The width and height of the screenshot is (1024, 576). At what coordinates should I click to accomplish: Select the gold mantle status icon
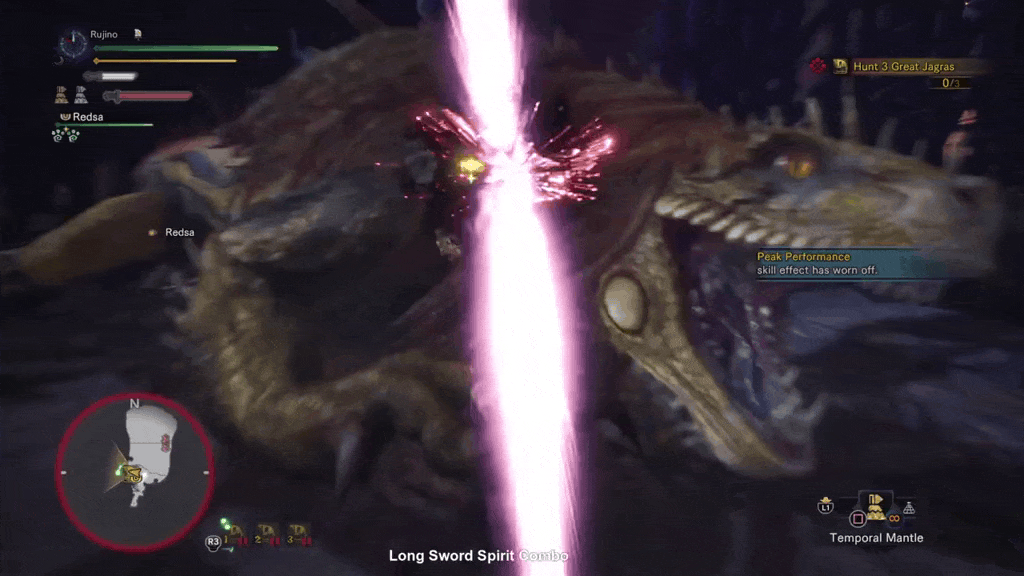[x=62, y=96]
